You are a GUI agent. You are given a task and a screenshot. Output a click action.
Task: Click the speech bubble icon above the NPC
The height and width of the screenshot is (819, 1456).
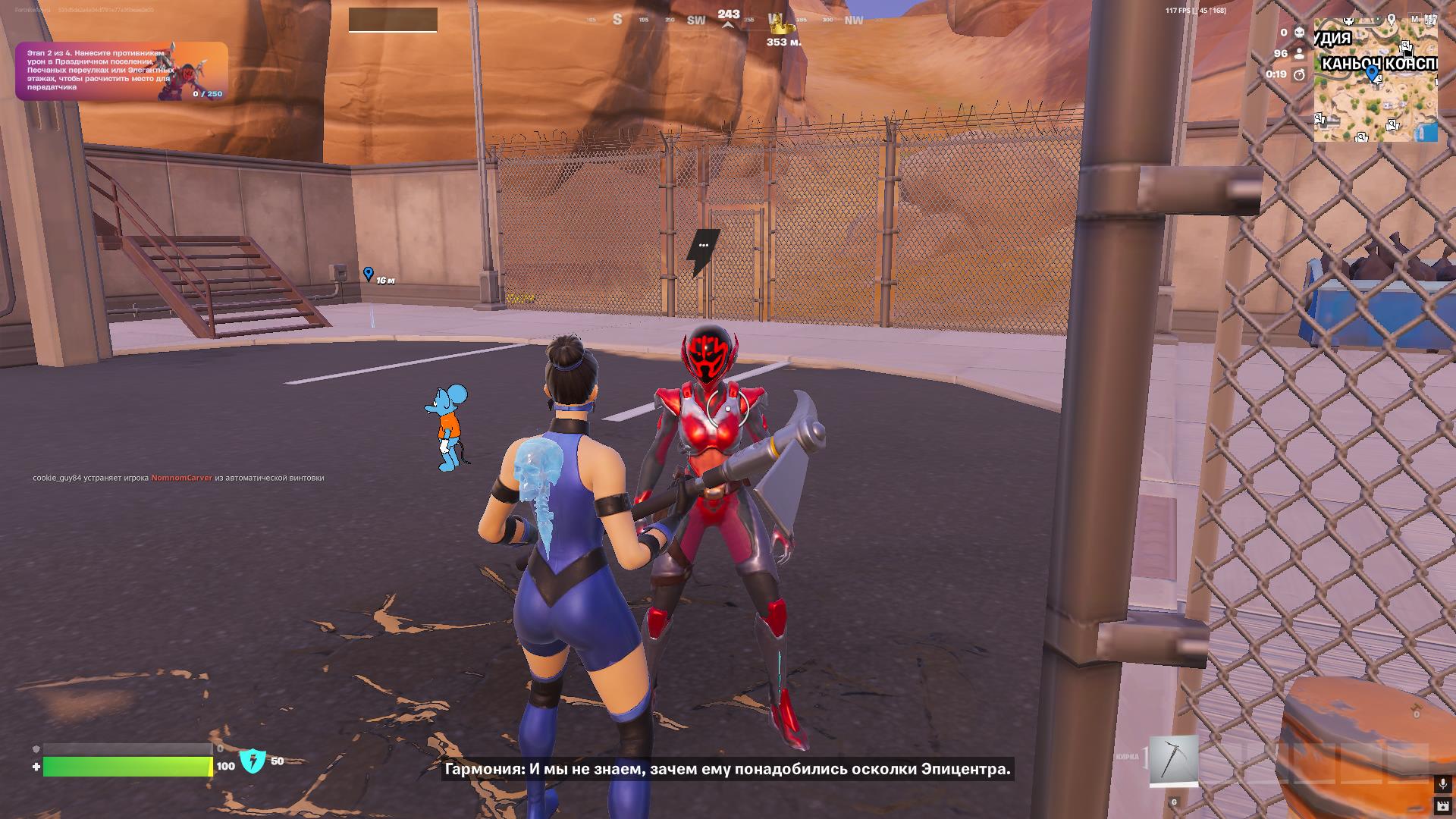[x=703, y=246]
